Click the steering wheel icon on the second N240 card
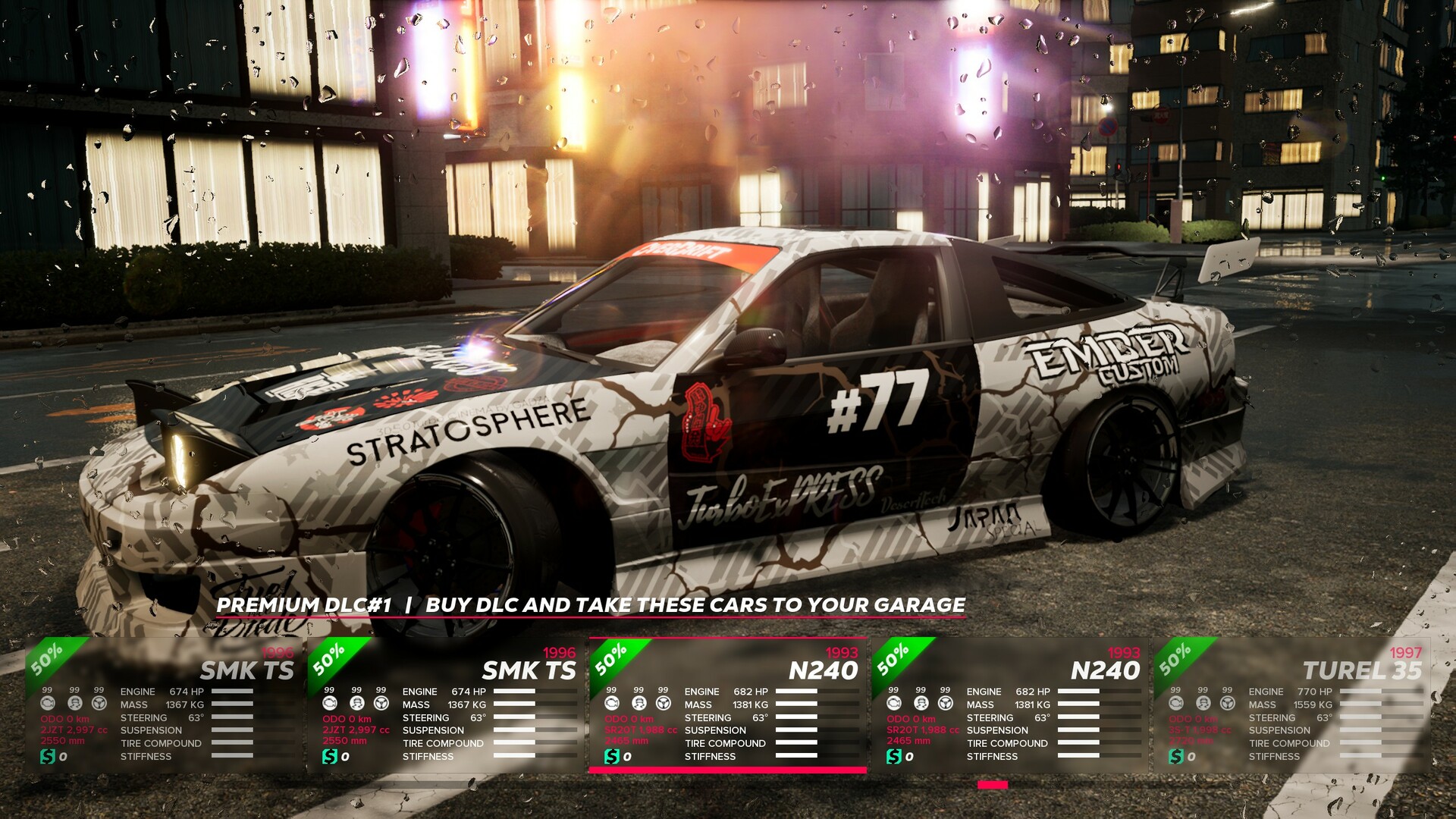The image size is (1456, 819). (945, 703)
